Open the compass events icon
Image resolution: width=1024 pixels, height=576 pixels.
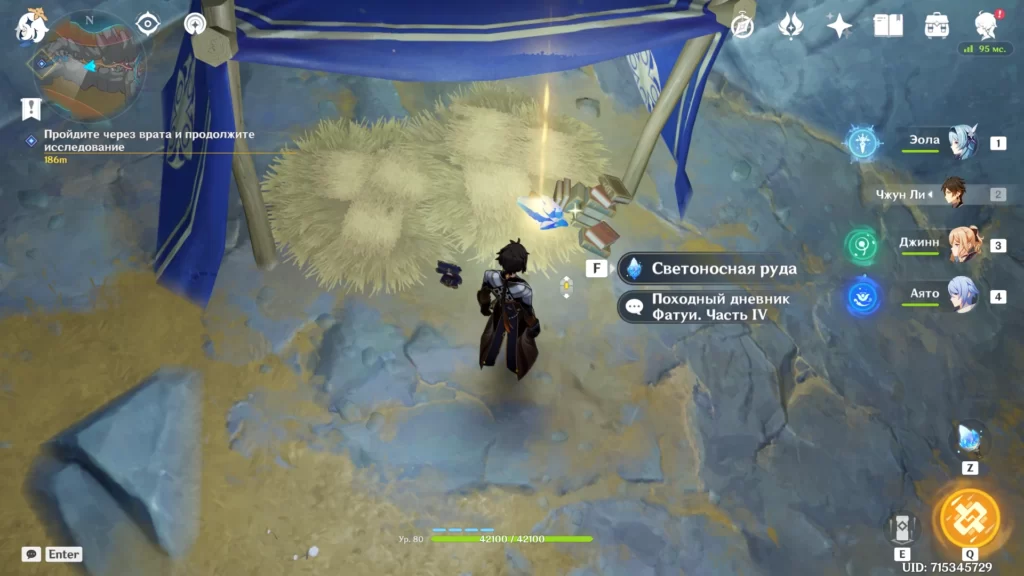click(x=743, y=26)
